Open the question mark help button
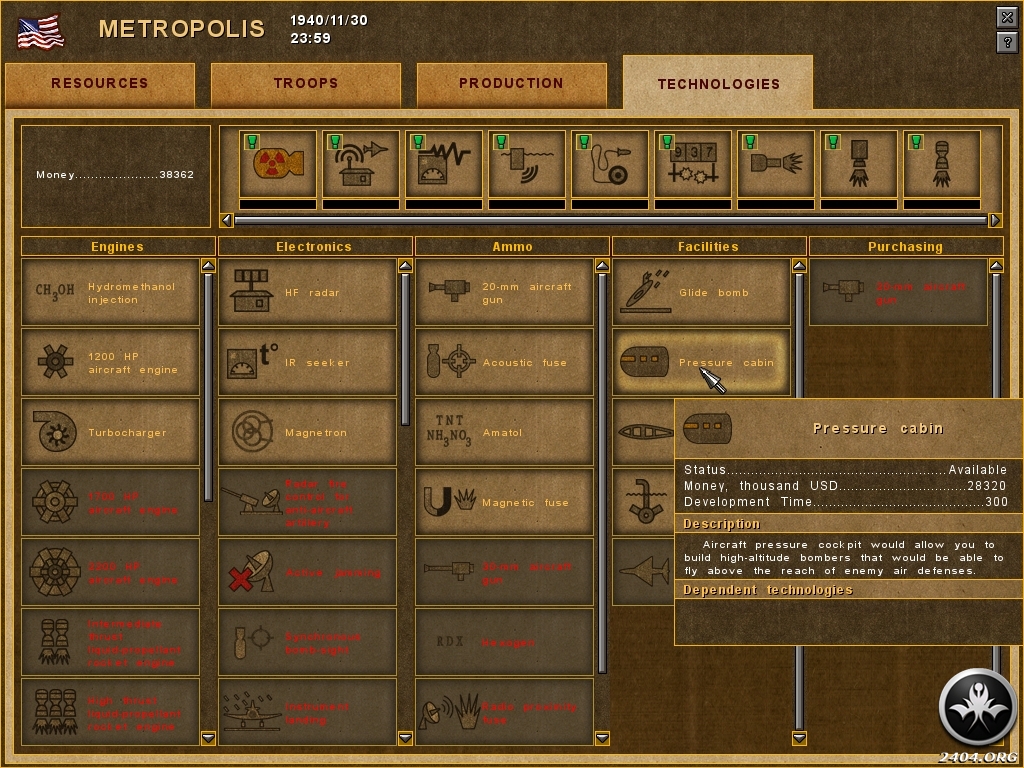The width and height of the screenshot is (1024, 768). (x=1007, y=42)
